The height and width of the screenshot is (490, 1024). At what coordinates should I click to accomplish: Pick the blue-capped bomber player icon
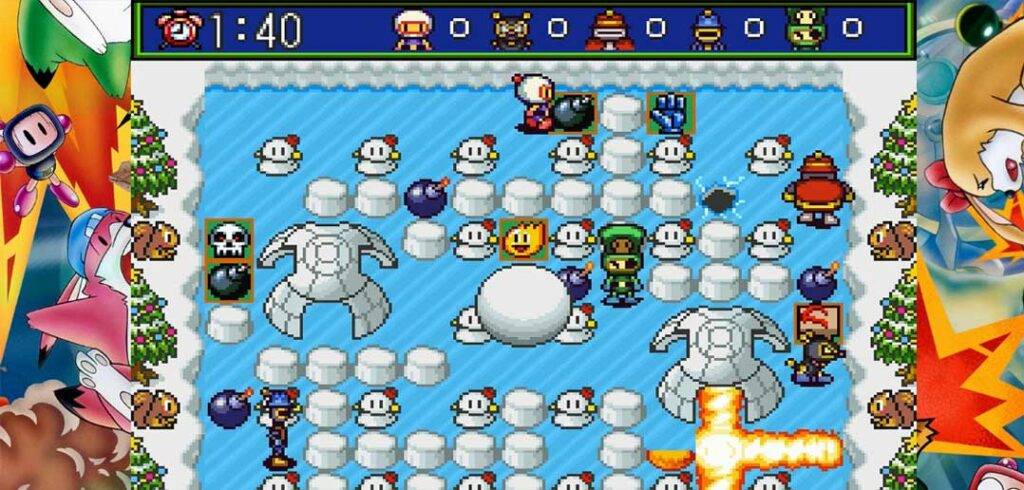(708, 30)
